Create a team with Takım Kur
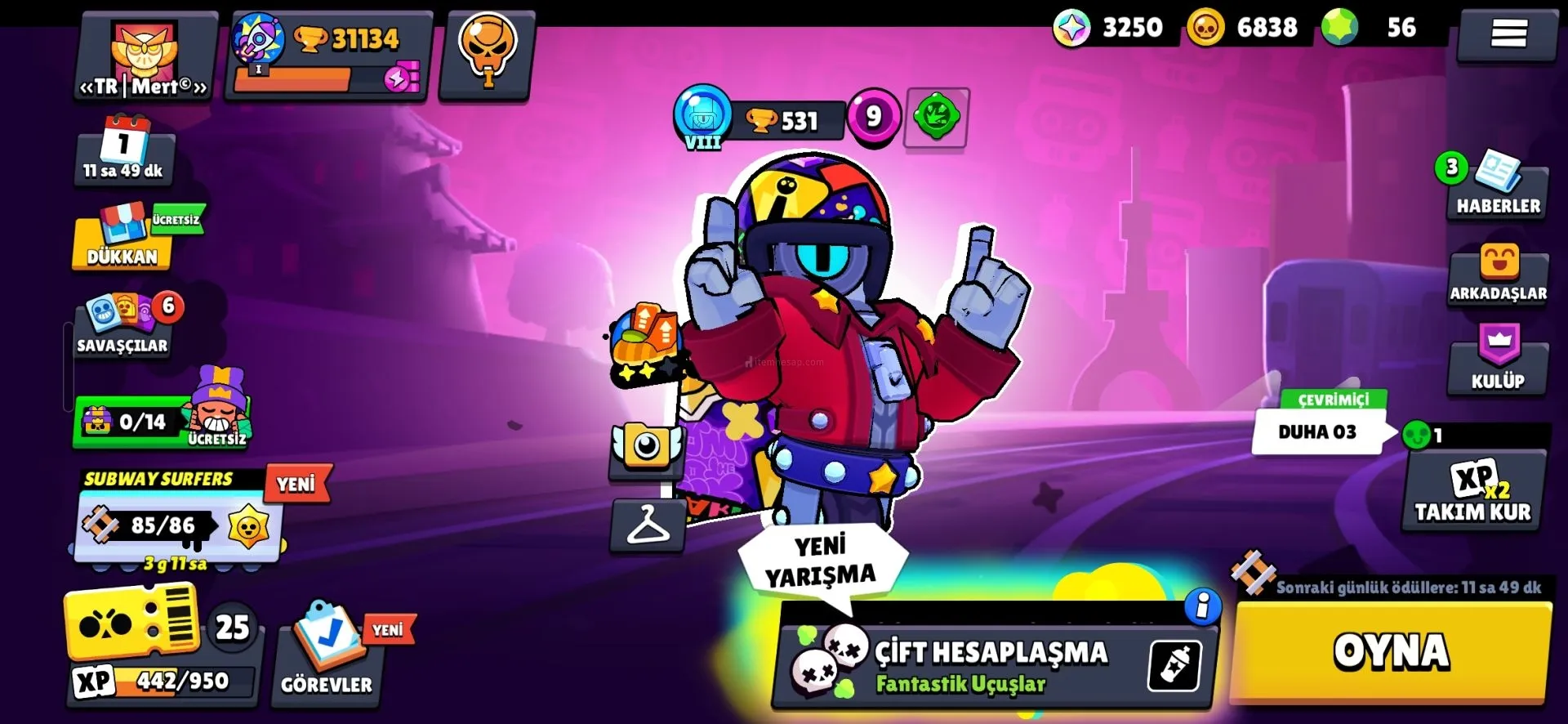Image resolution: width=1568 pixels, height=724 pixels. coord(1472,492)
